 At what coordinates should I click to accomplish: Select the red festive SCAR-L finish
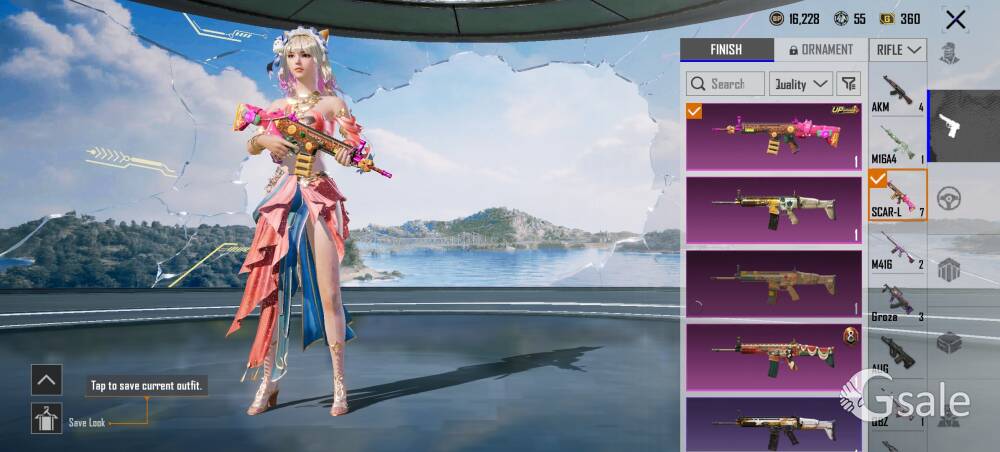(774, 355)
